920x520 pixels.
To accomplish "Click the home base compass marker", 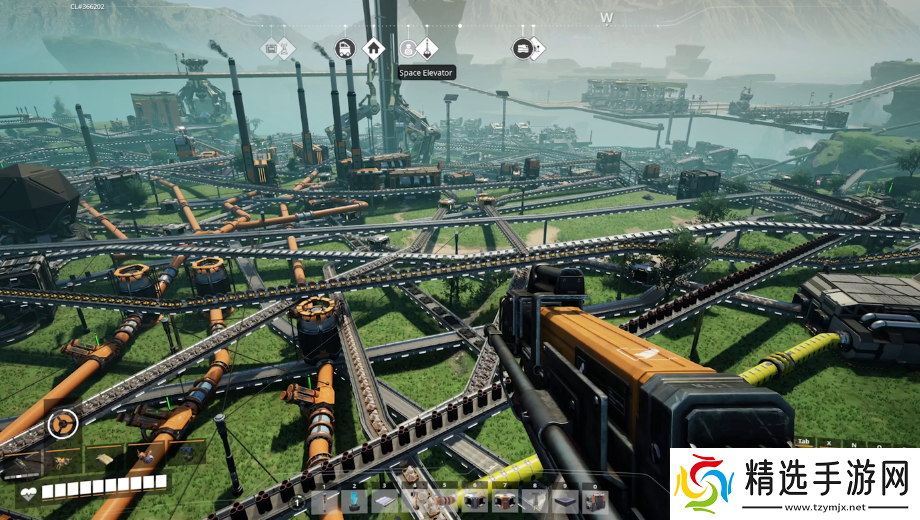I will [x=373, y=48].
